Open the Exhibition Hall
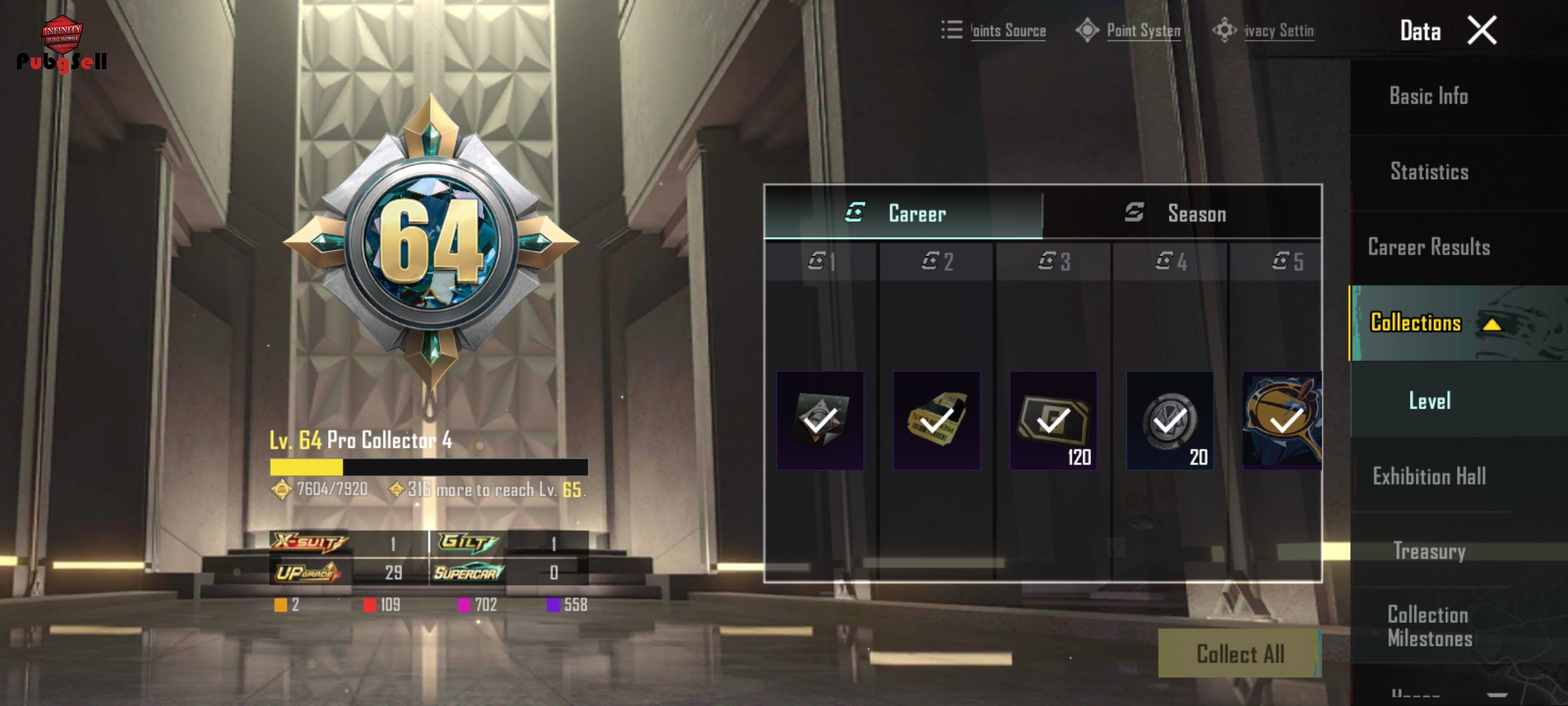The image size is (1568, 706). click(1429, 476)
